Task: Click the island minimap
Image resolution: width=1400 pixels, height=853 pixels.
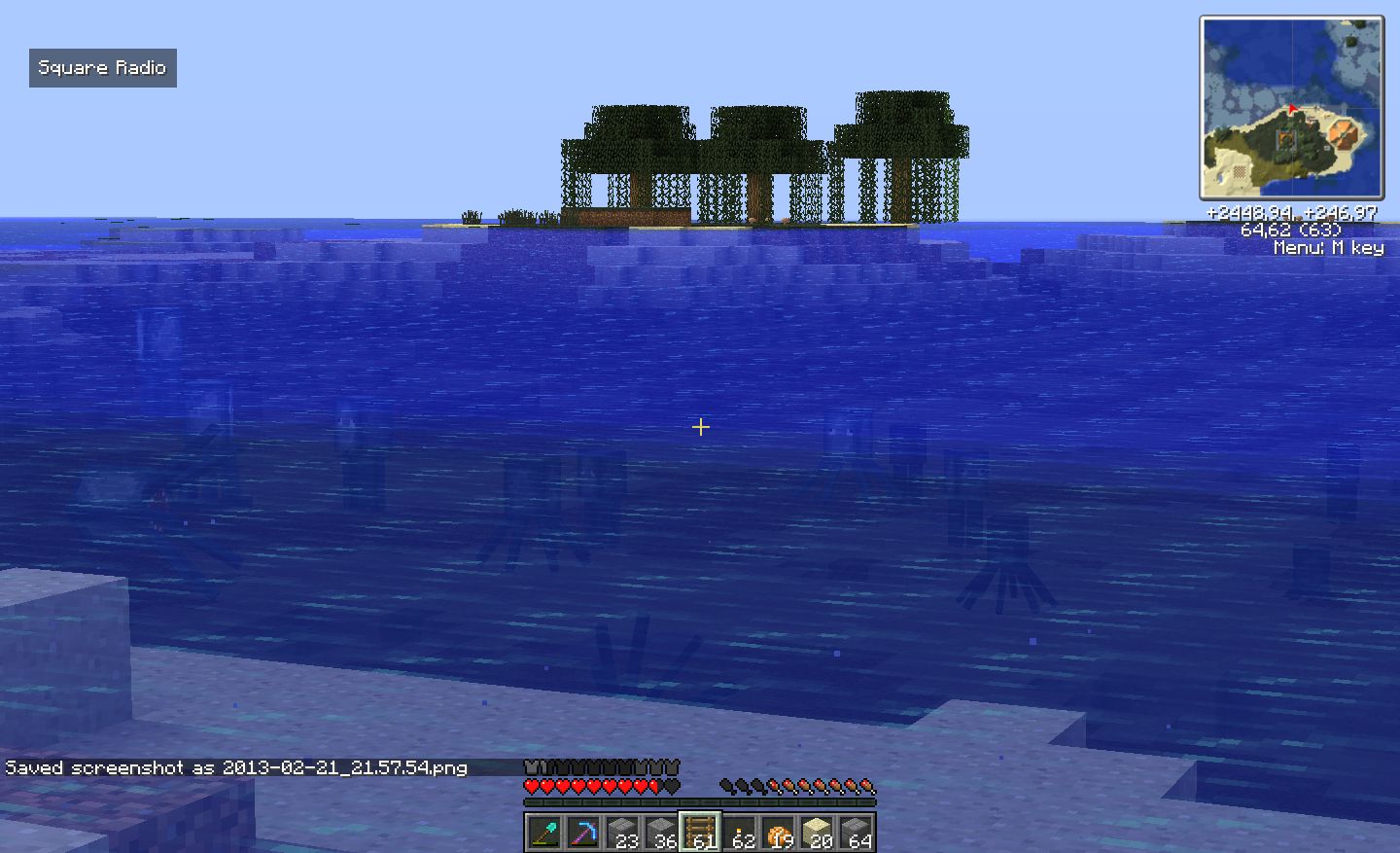Action: (x=1291, y=107)
